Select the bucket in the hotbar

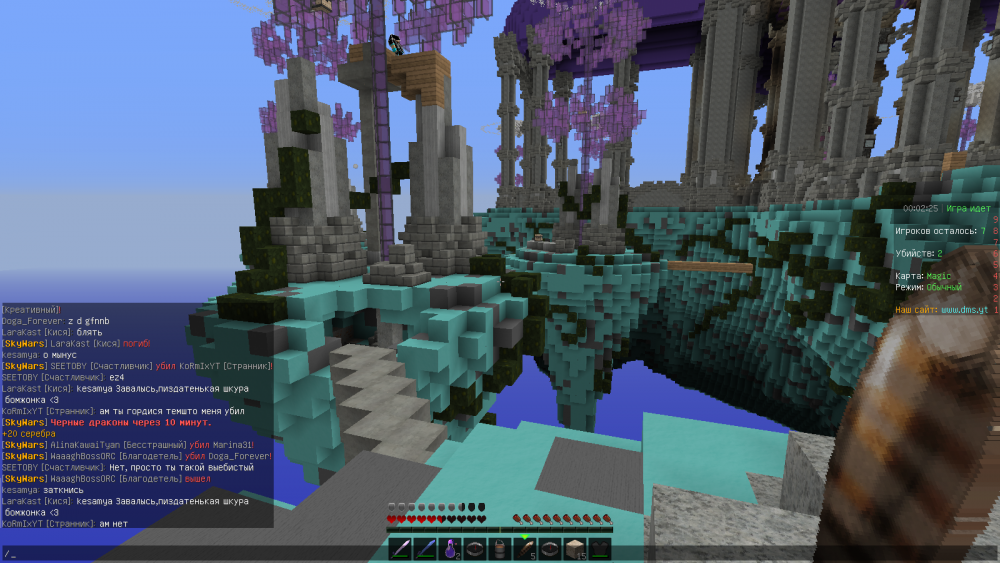point(500,548)
